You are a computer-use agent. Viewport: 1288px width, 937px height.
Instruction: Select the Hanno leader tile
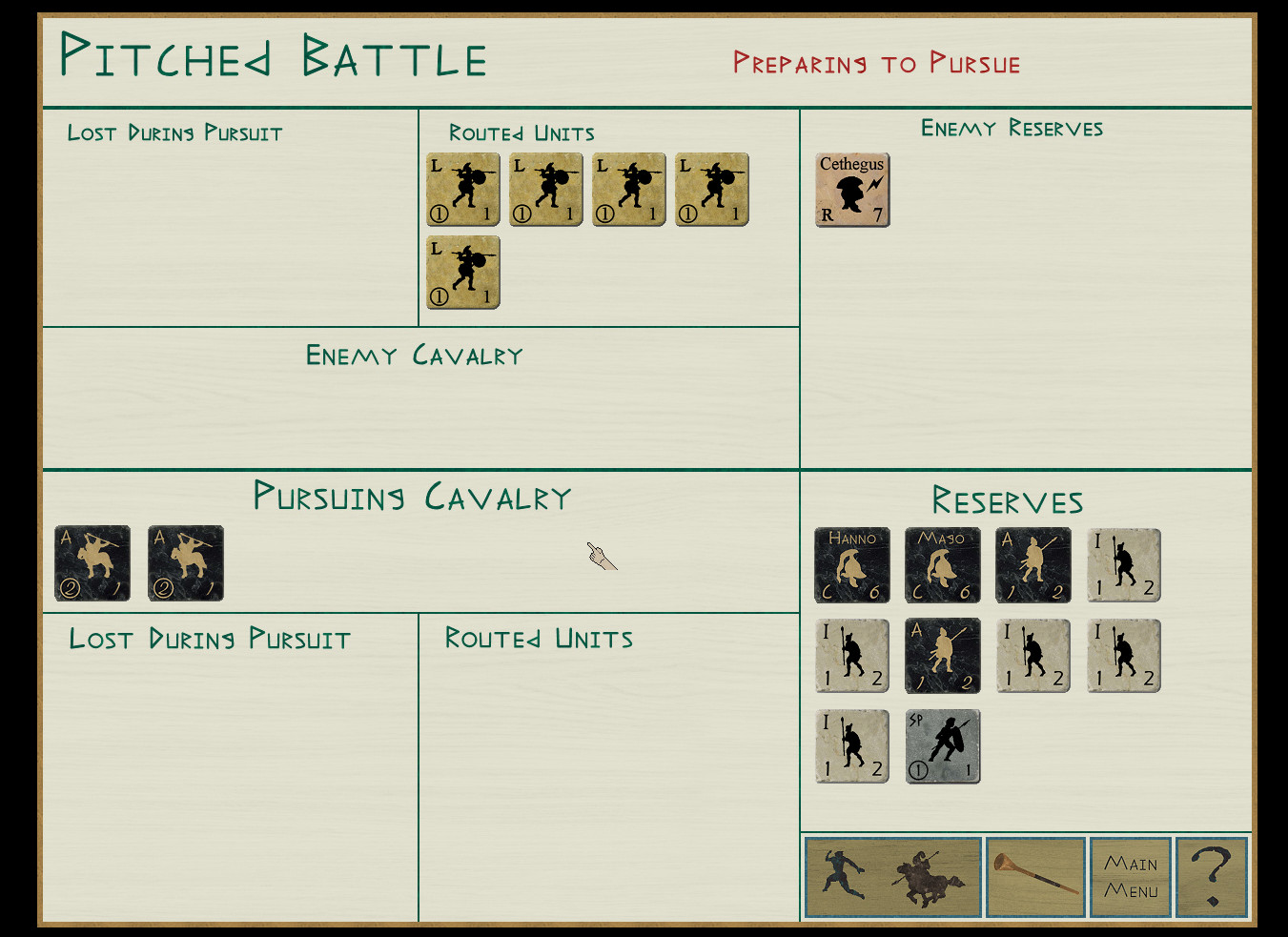pyautogui.click(x=852, y=565)
